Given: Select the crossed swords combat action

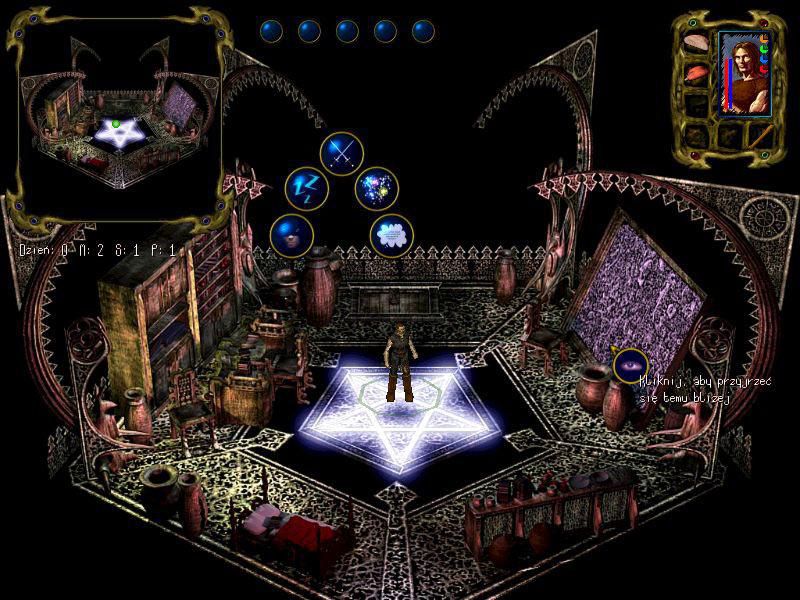Looking at the screenshot, I should click(341, 152).
